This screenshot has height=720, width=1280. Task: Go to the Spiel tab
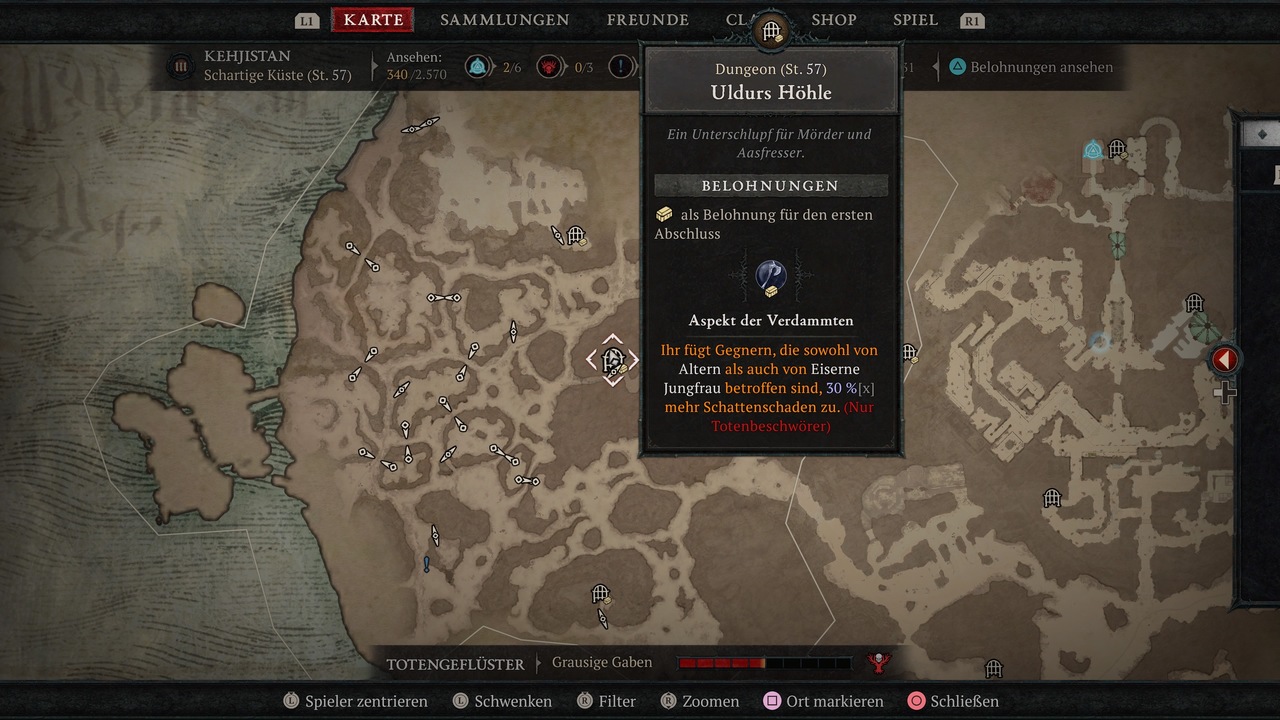915,20
